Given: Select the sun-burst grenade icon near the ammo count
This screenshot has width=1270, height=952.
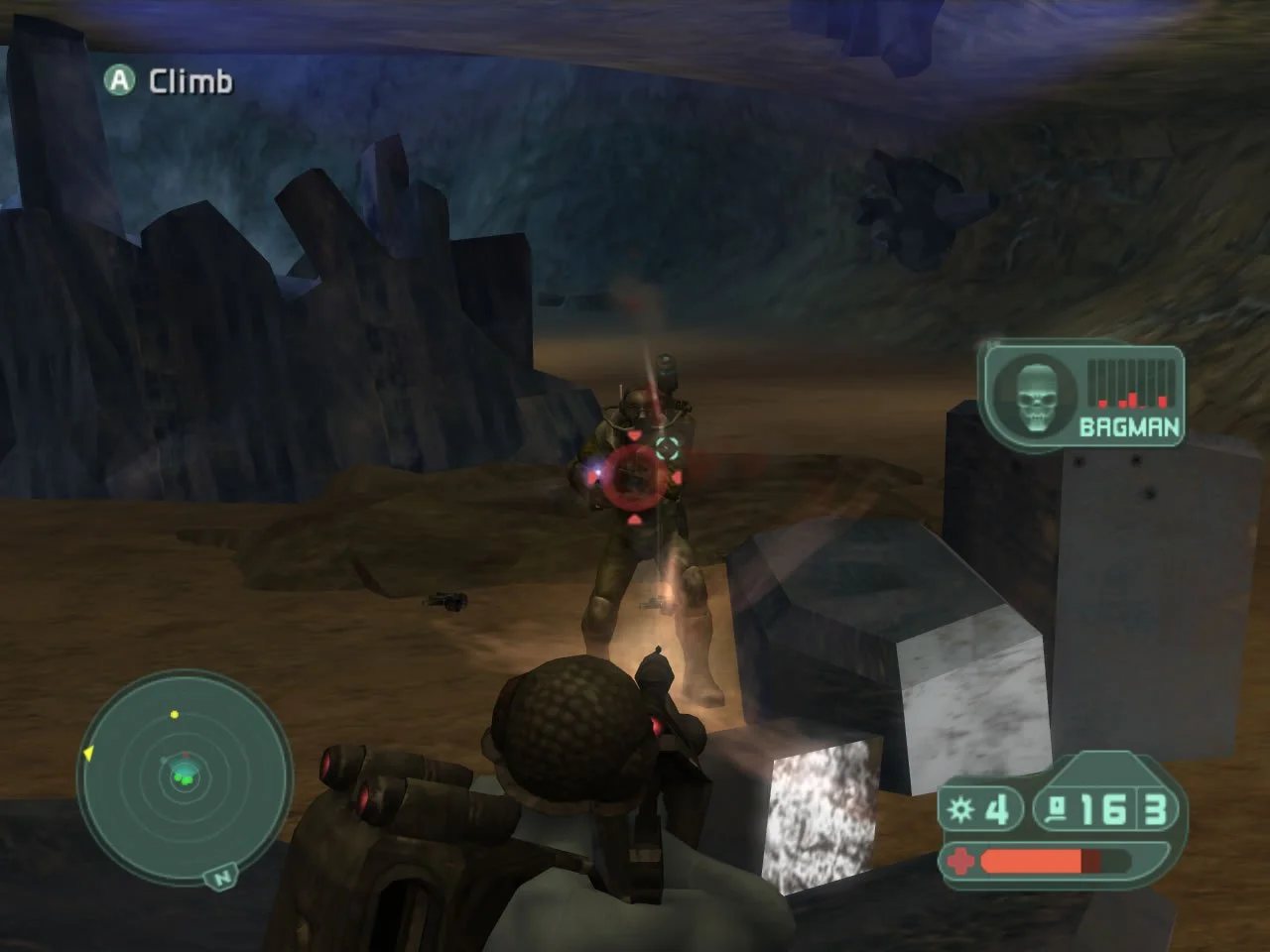Looking at the screenshot, I should [961, 809].
